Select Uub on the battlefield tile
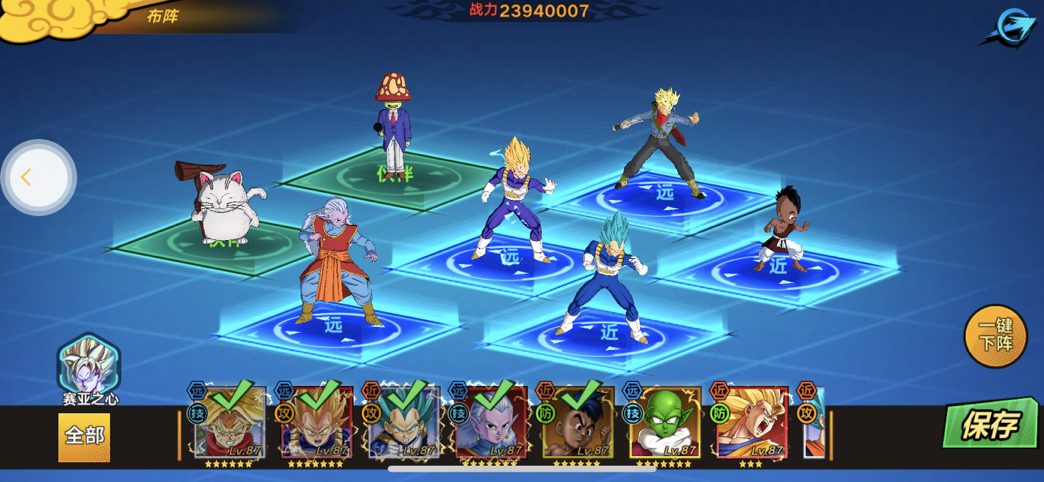The image size is (1044, 482). pos(783,230)
